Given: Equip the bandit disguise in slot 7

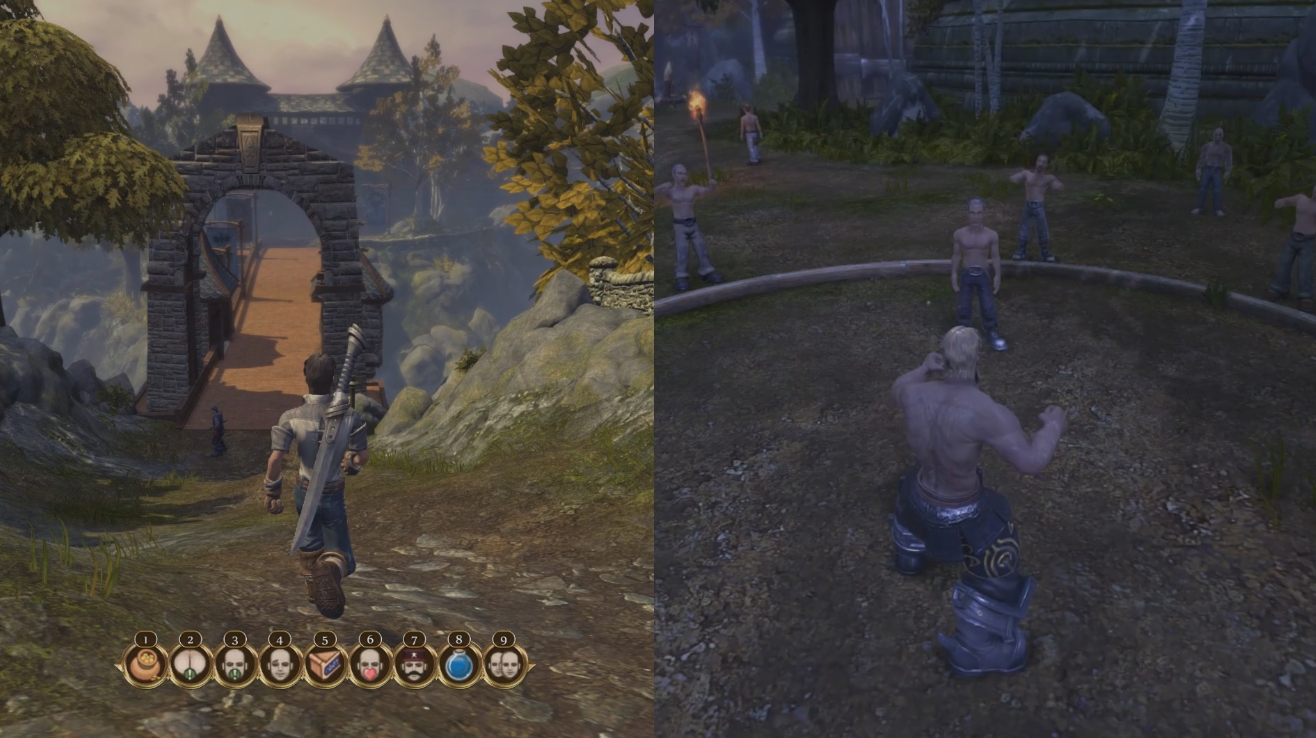Looking at the screenshot, I should pyautogui.click(x=417, y=662).
